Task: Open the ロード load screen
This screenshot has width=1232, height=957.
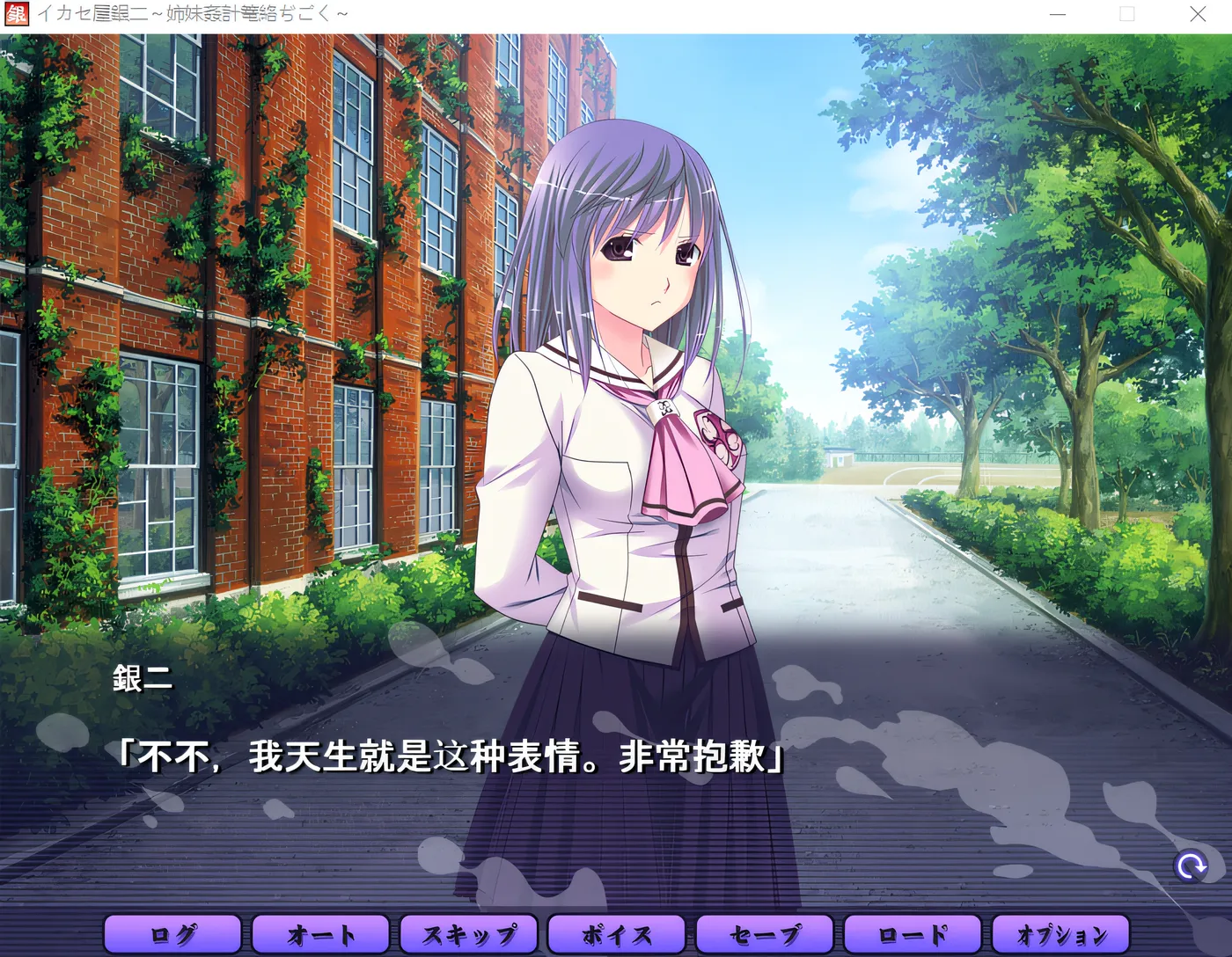Action: 913,934
